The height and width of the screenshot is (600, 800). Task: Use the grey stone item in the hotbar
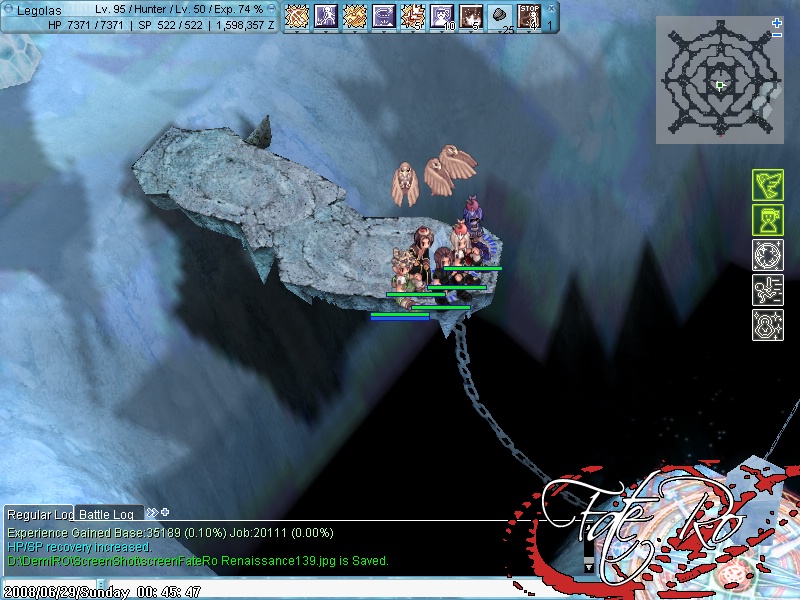tap(501, 16)
